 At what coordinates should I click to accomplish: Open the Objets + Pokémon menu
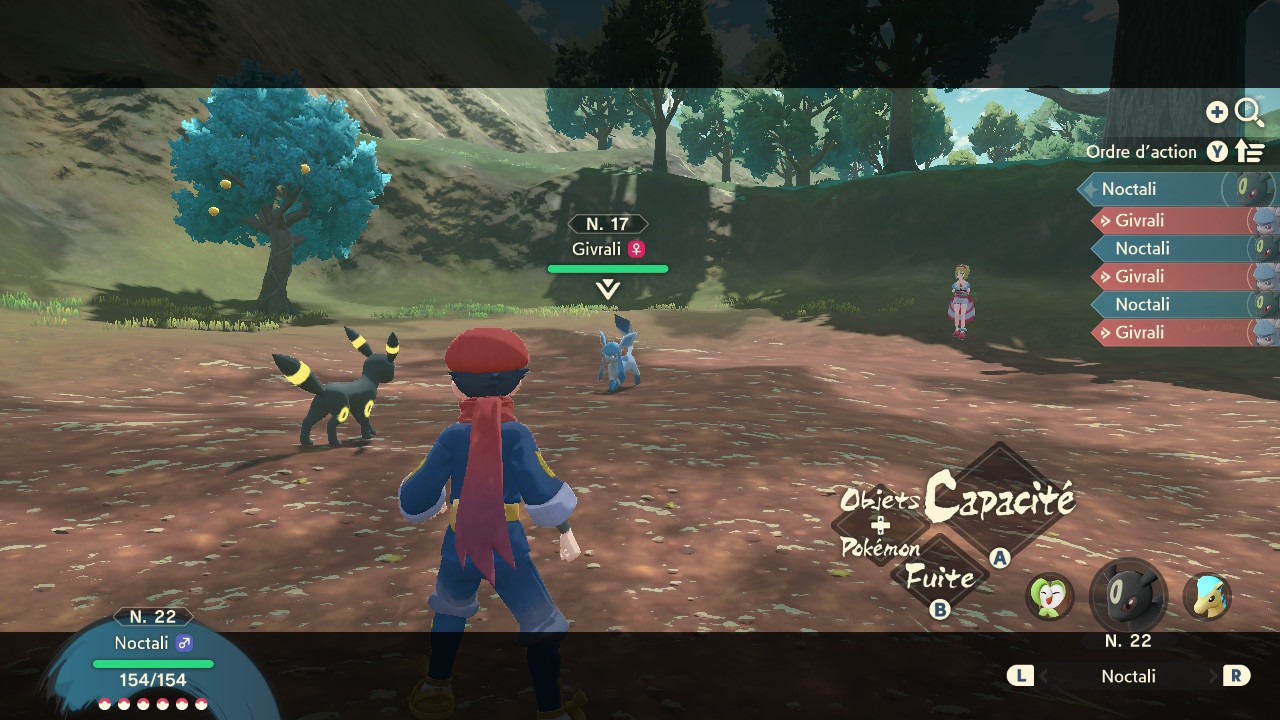tap(880, 523)
